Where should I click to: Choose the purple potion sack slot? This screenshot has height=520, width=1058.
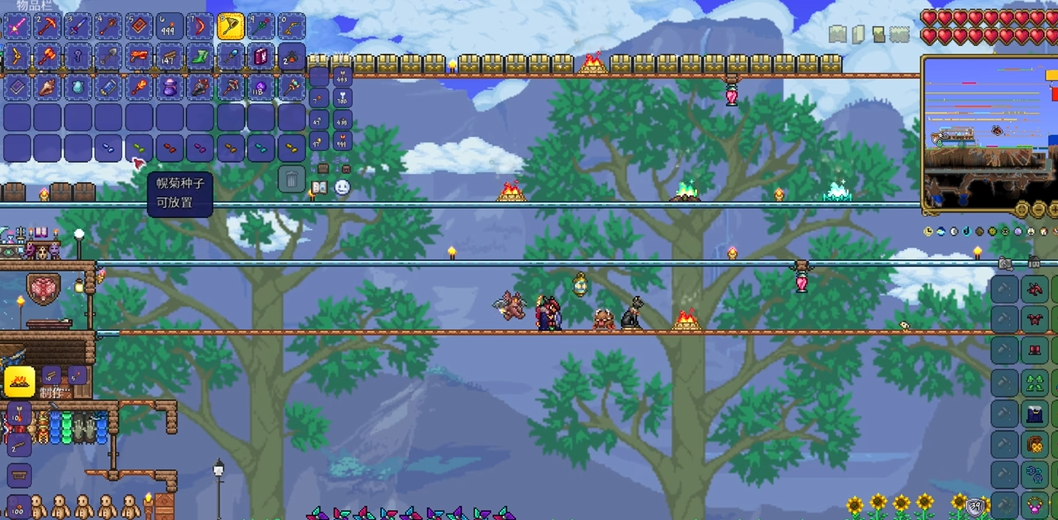pos(170,87)
